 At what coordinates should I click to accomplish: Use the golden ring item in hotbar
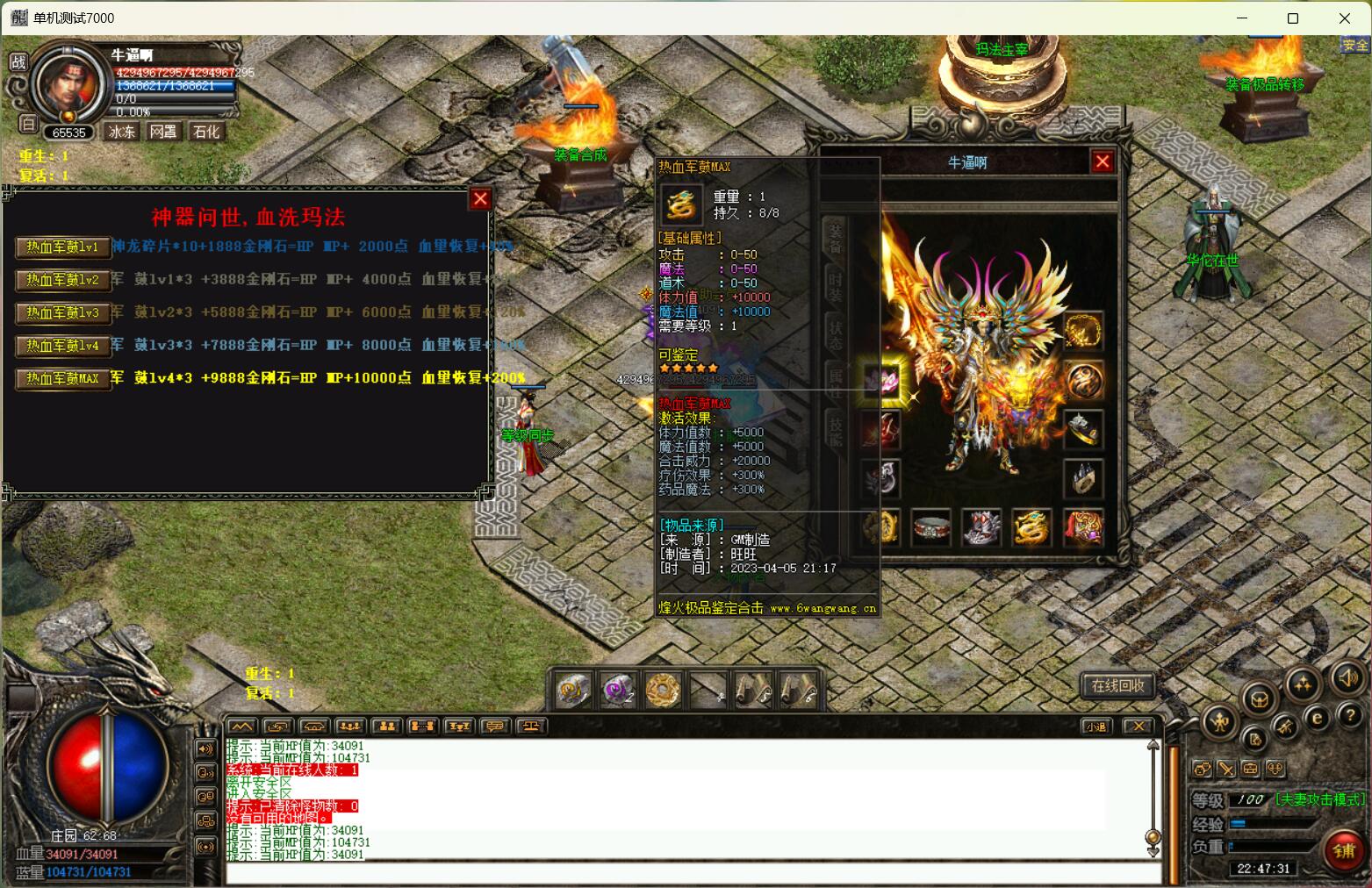coord(663,690)
